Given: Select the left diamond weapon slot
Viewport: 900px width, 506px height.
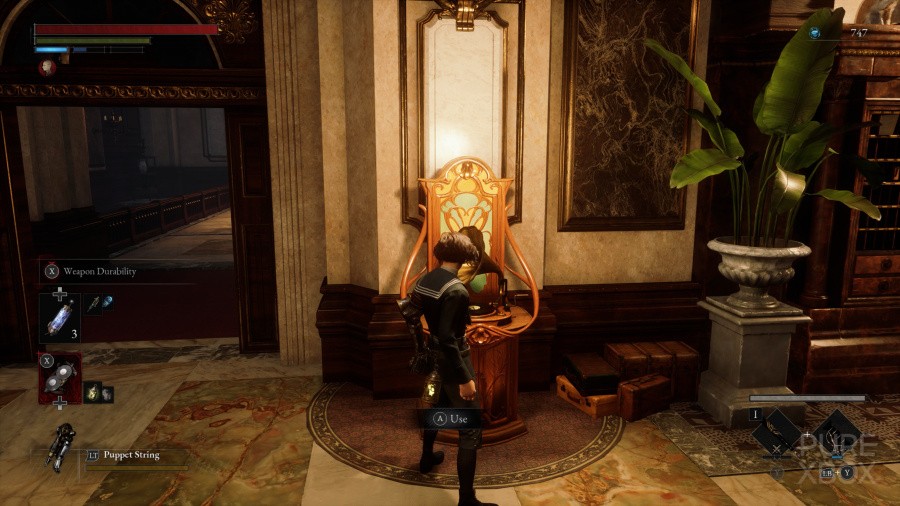Looking at the screenshot, I should (776, 433).
